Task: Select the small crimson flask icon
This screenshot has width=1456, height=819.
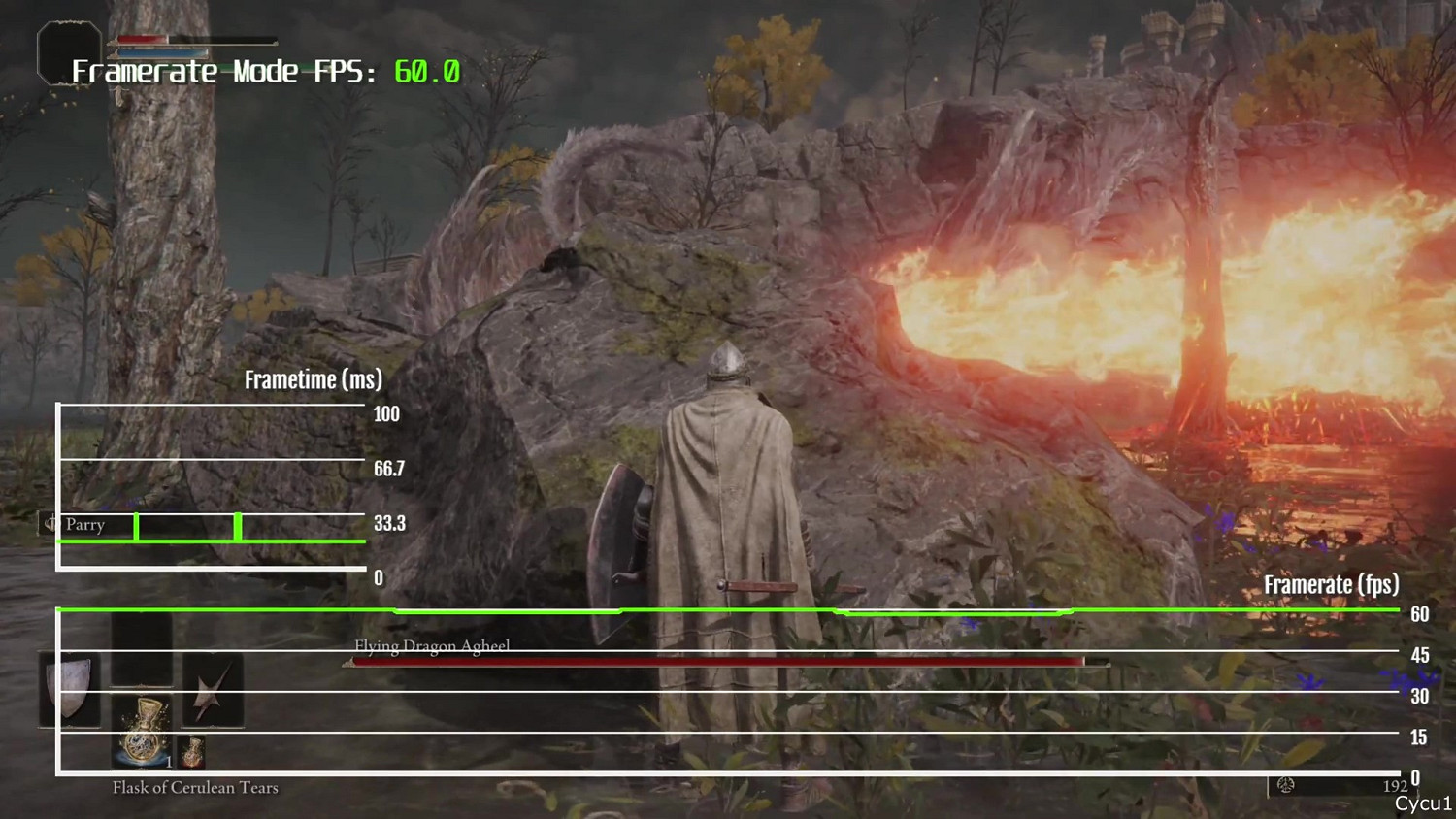Action: point(190,750)
